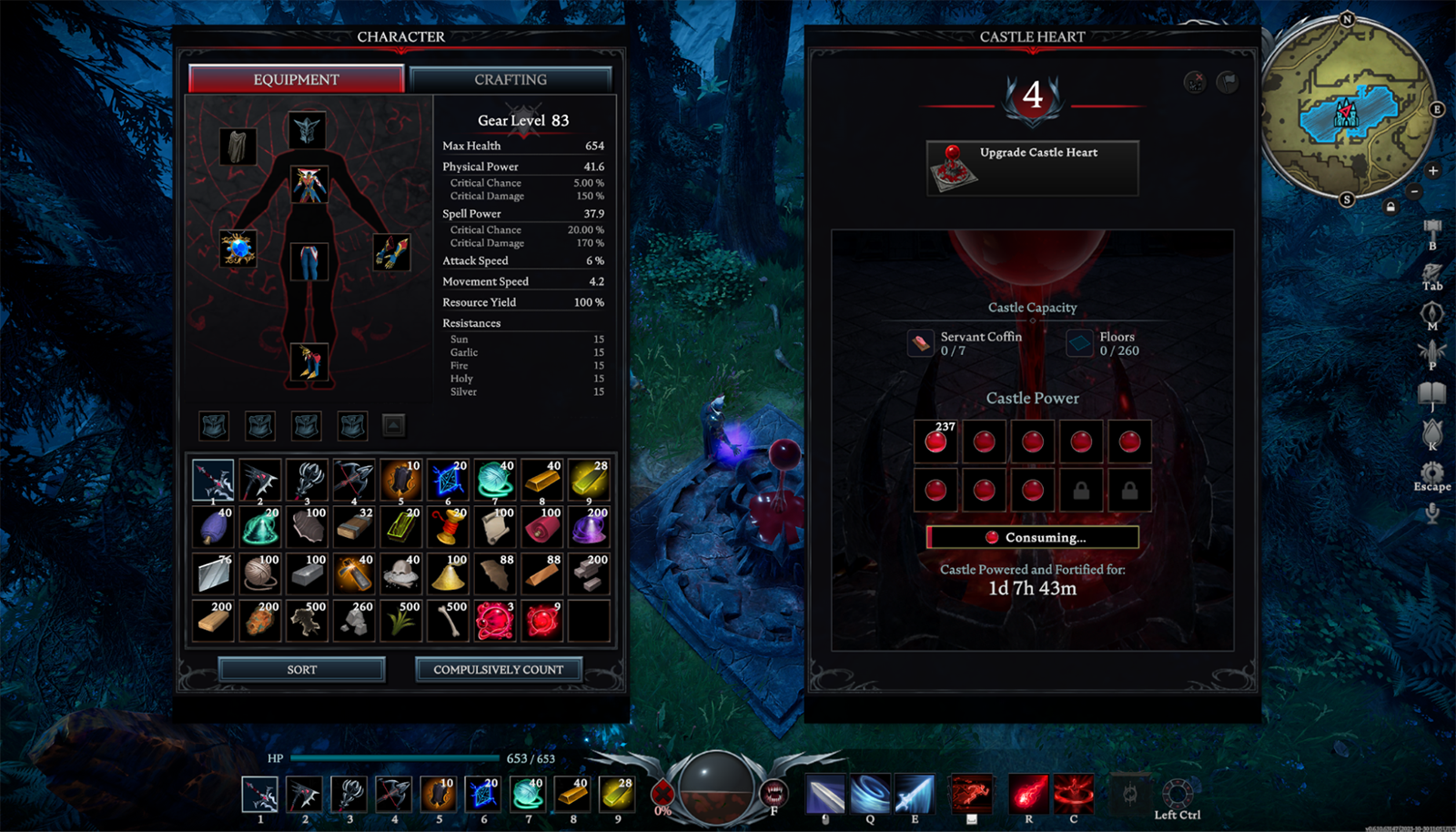Toggle the microphone icon
This screenshot has height=832, width=1456.
[x=1432, y=513]
